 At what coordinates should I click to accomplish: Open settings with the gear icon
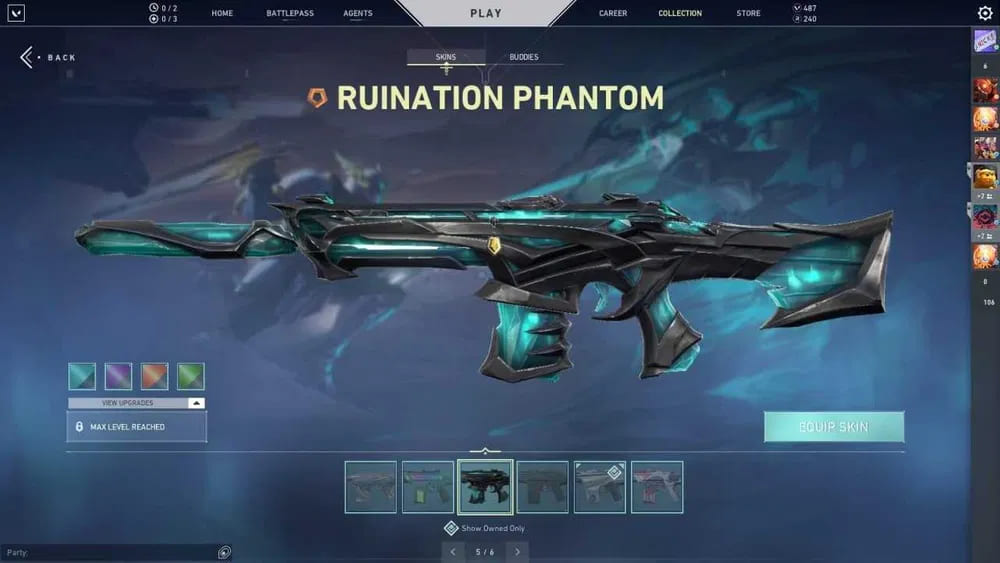[x=985, y=13]
